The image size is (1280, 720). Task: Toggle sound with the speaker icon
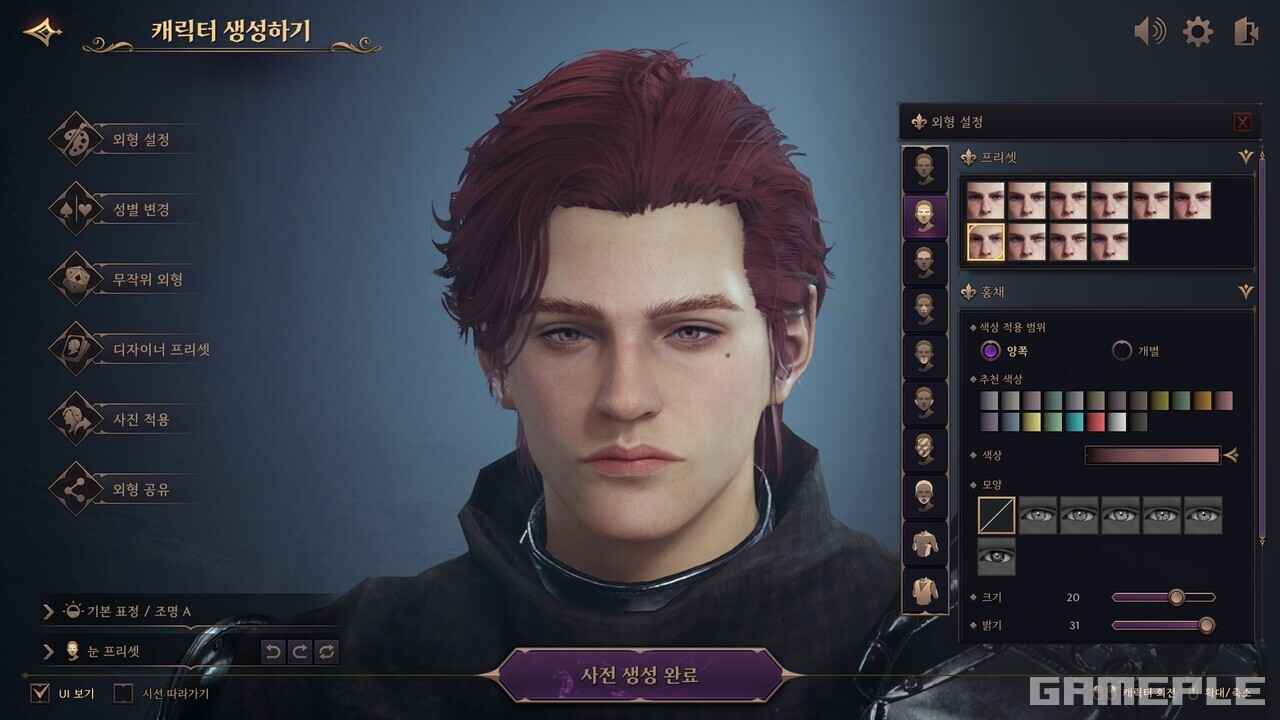[1149, 32]
